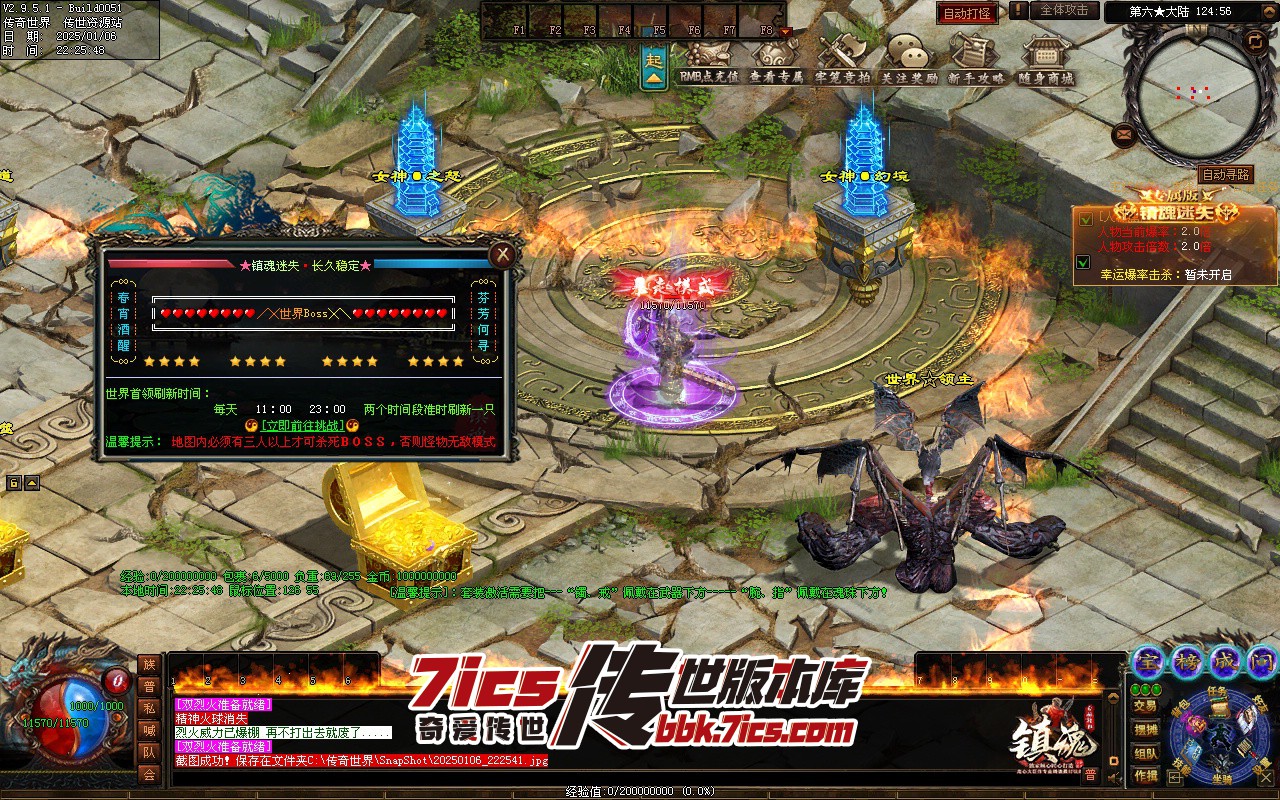
Task: Select the 全体攻击 attack mode button
Action: coord(1064,10)
